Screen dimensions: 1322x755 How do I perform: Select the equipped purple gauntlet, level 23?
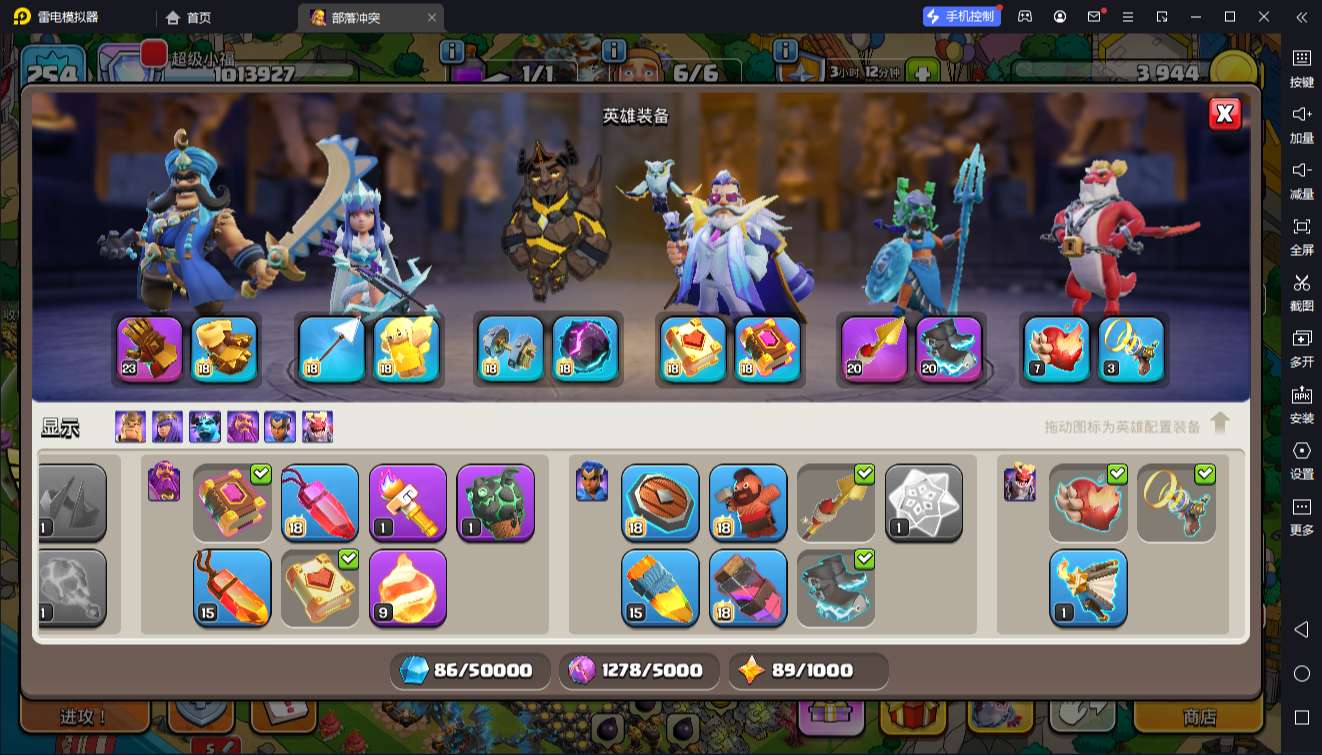[x=150, y=349]
